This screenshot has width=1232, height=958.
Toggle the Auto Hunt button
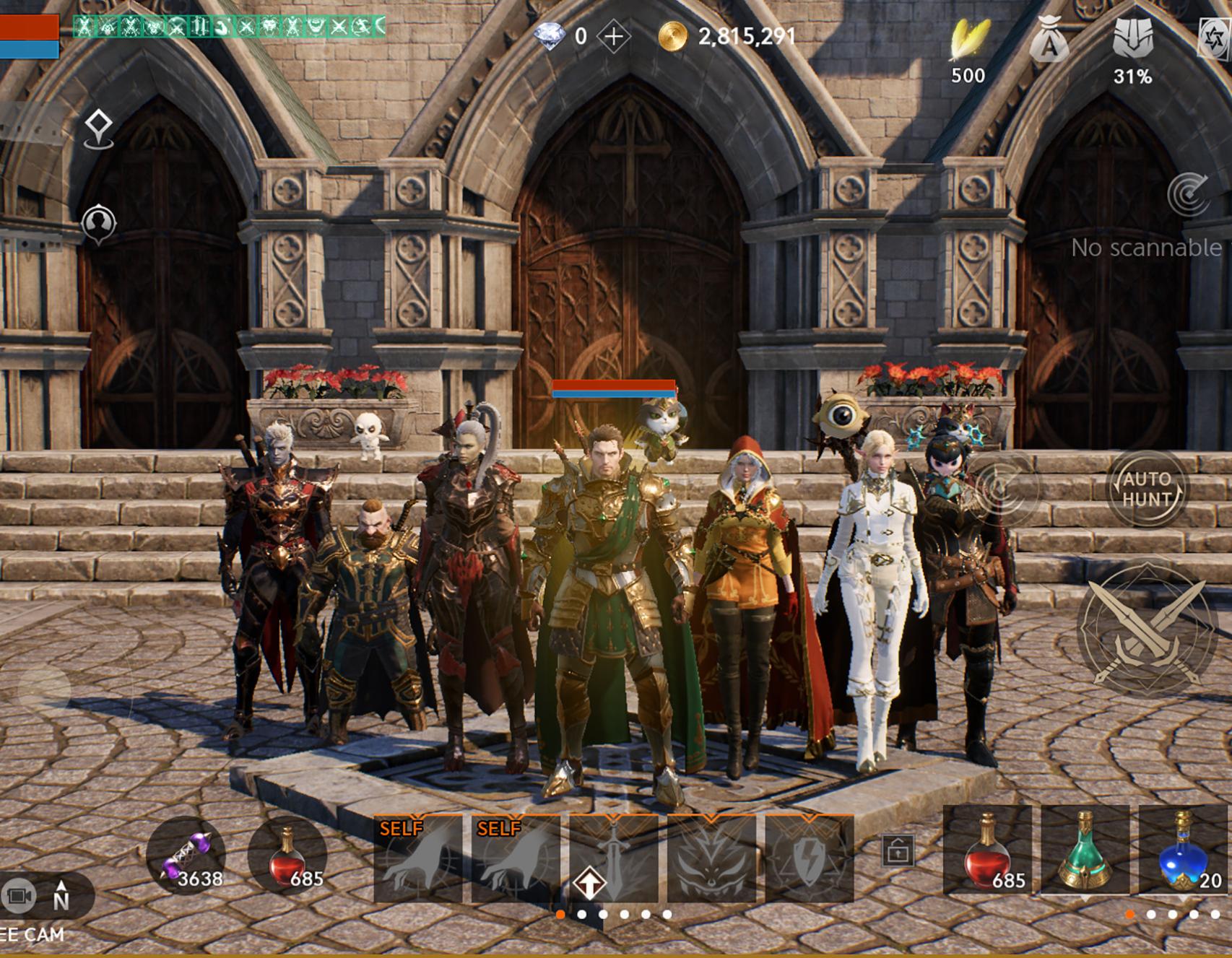[1146, 489]
